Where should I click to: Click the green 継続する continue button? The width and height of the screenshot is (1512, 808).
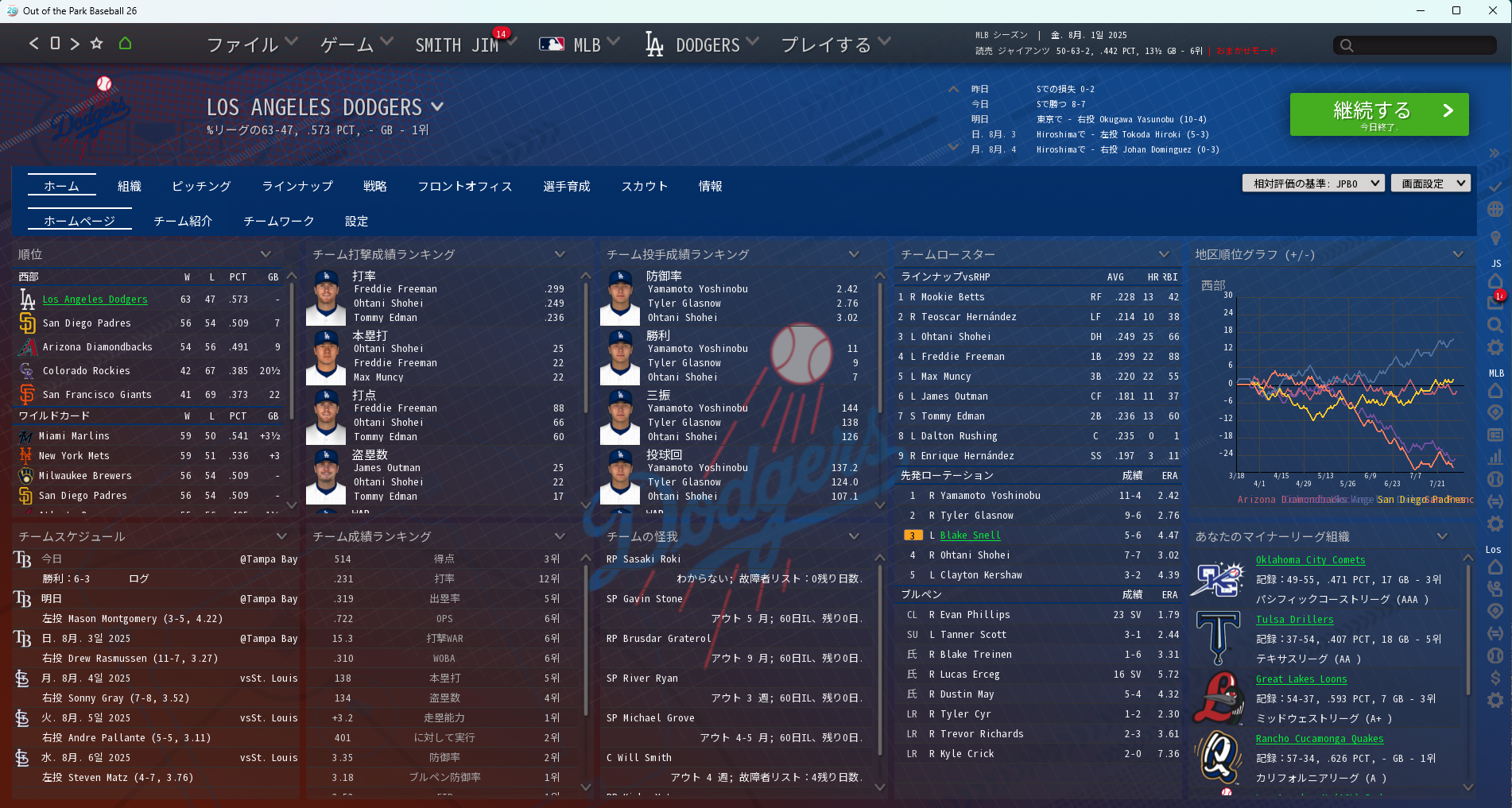pyautogui.click(x=1378, y=114)
